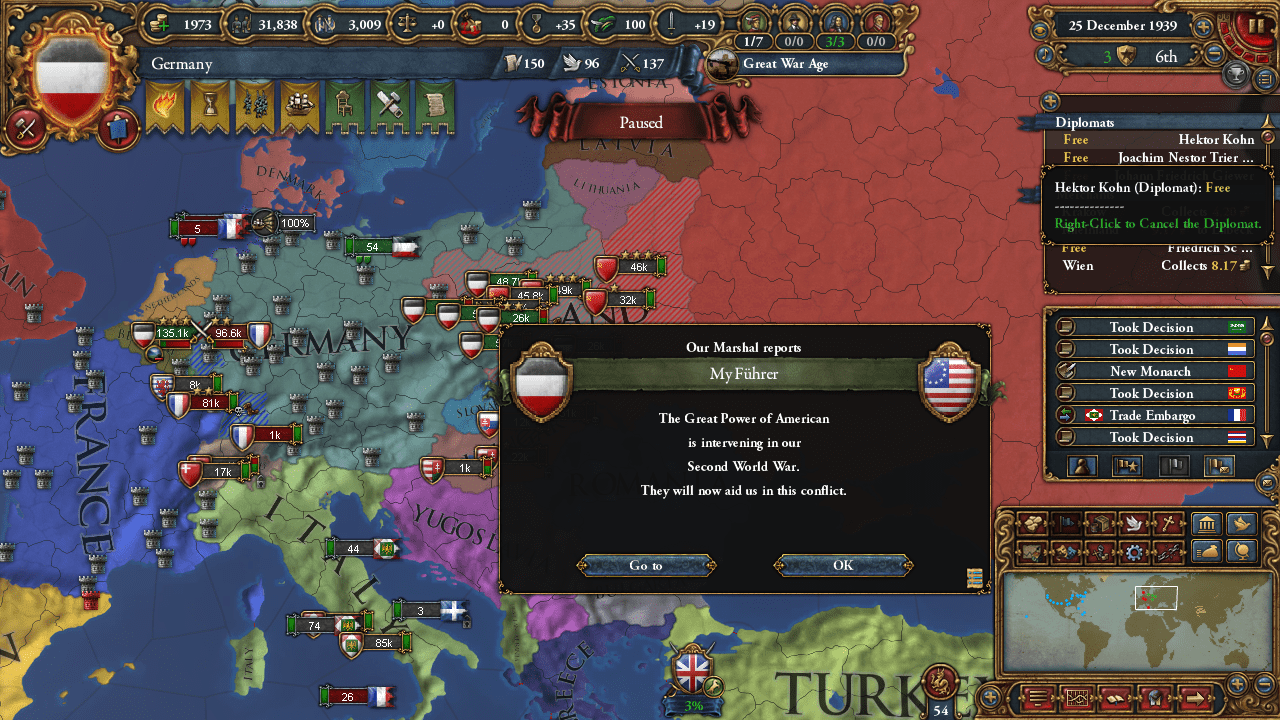Switch to the political flag map mode
The image size is (1280, 720).
1066,524
